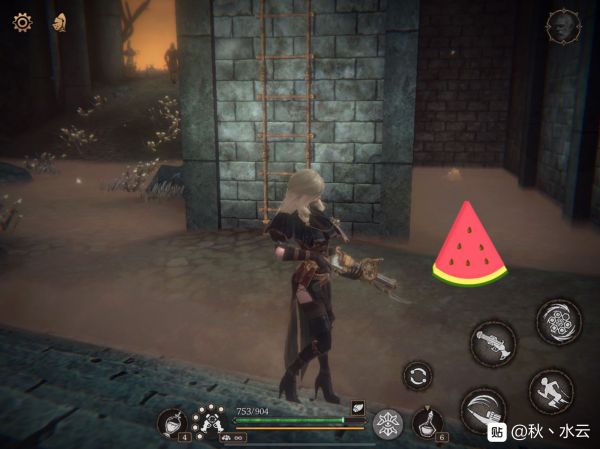
Task: Open the character portrait icon
Action: [x=563, y=27]
